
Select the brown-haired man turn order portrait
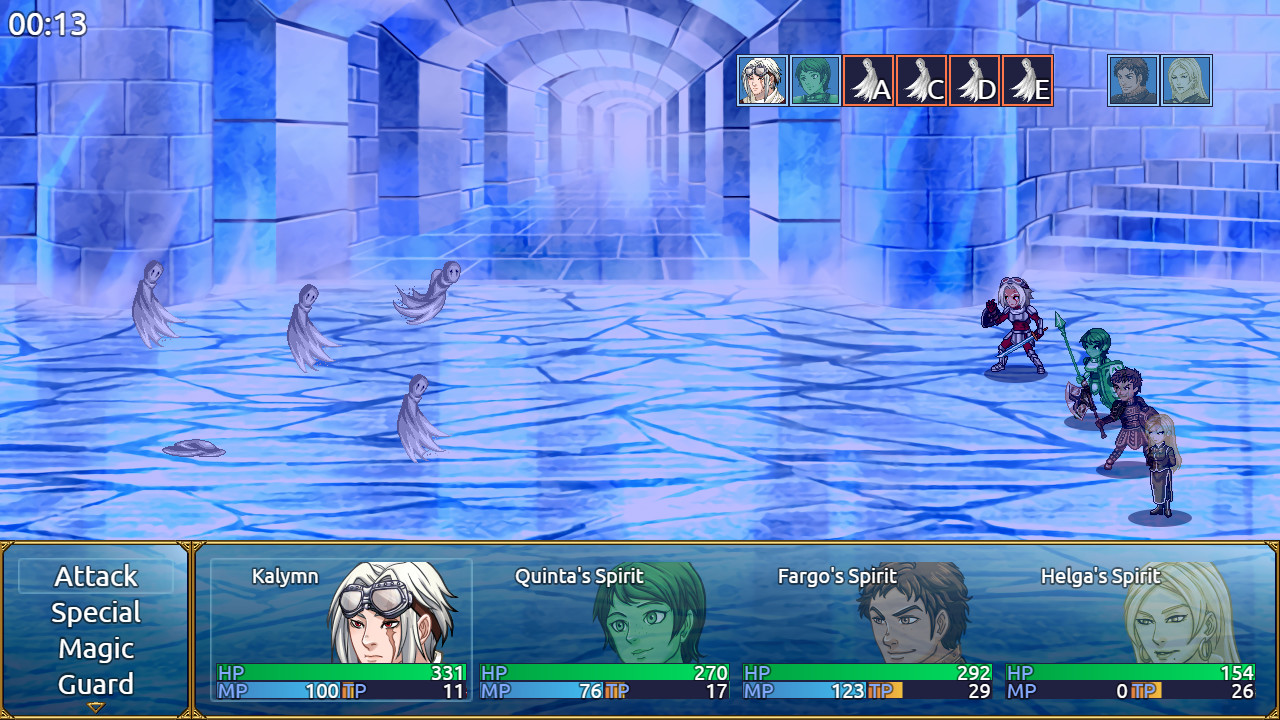click(x=1133, y=81)
